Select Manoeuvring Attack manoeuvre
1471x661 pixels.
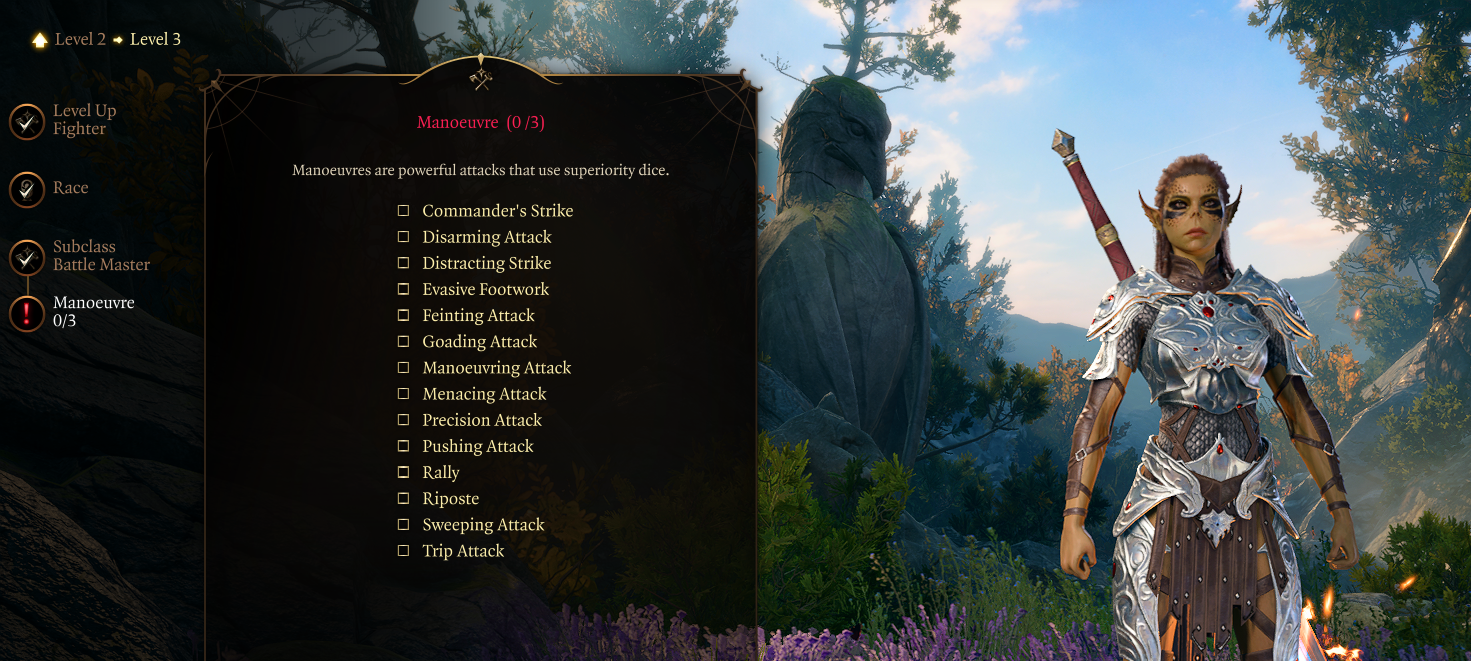[404, 368]
